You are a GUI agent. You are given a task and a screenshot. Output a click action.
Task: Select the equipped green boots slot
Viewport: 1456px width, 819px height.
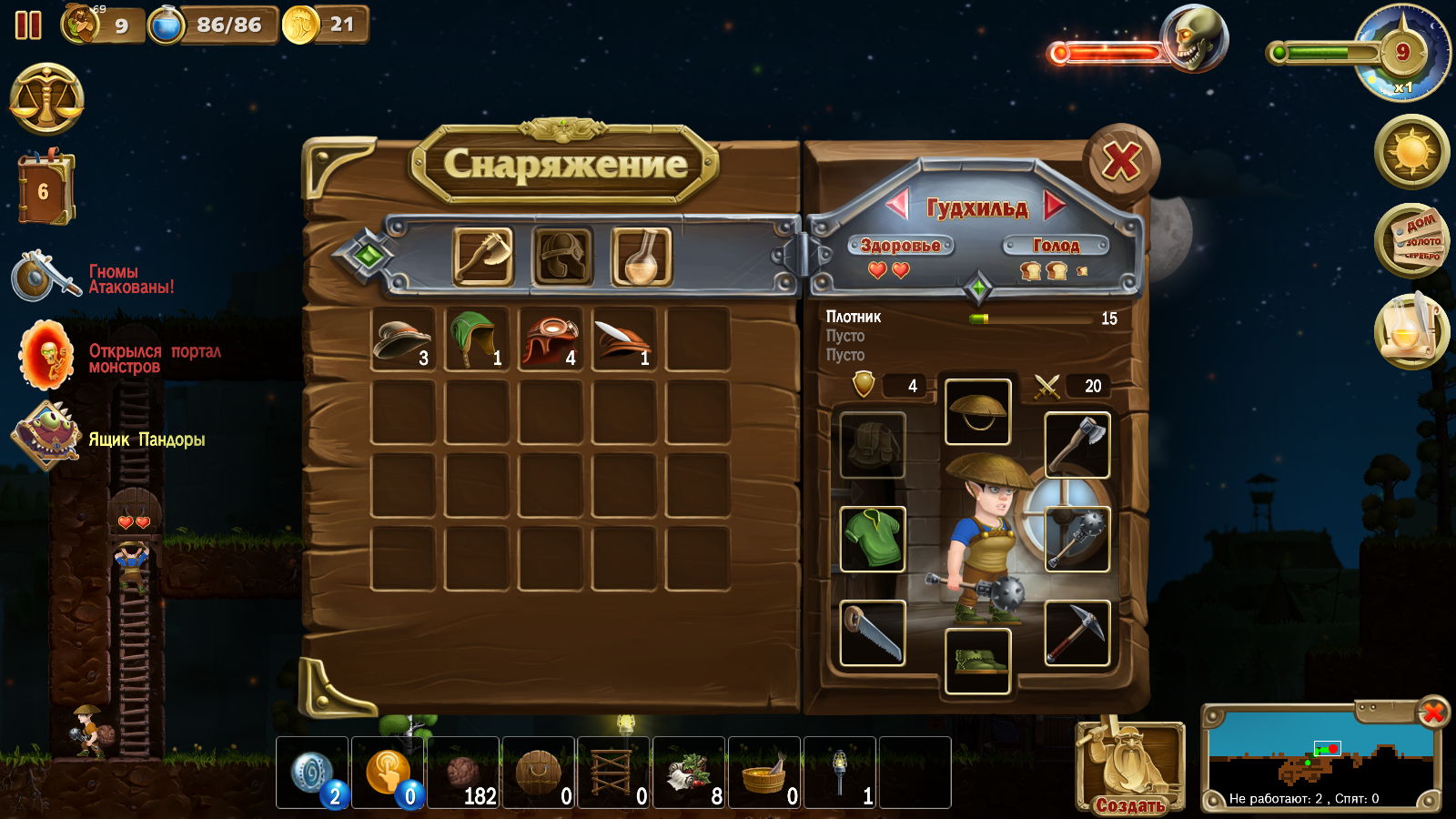[977, 662]
